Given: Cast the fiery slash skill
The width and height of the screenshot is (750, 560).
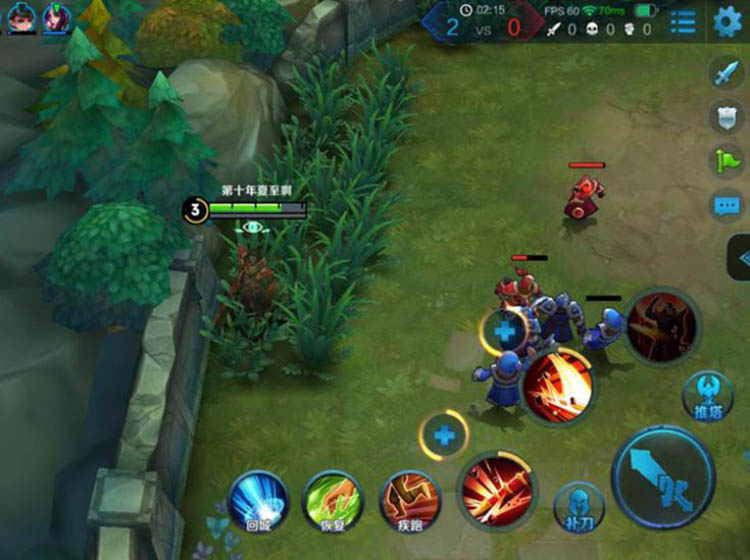Looking at the screenshot, I should [x=558, y=386].
